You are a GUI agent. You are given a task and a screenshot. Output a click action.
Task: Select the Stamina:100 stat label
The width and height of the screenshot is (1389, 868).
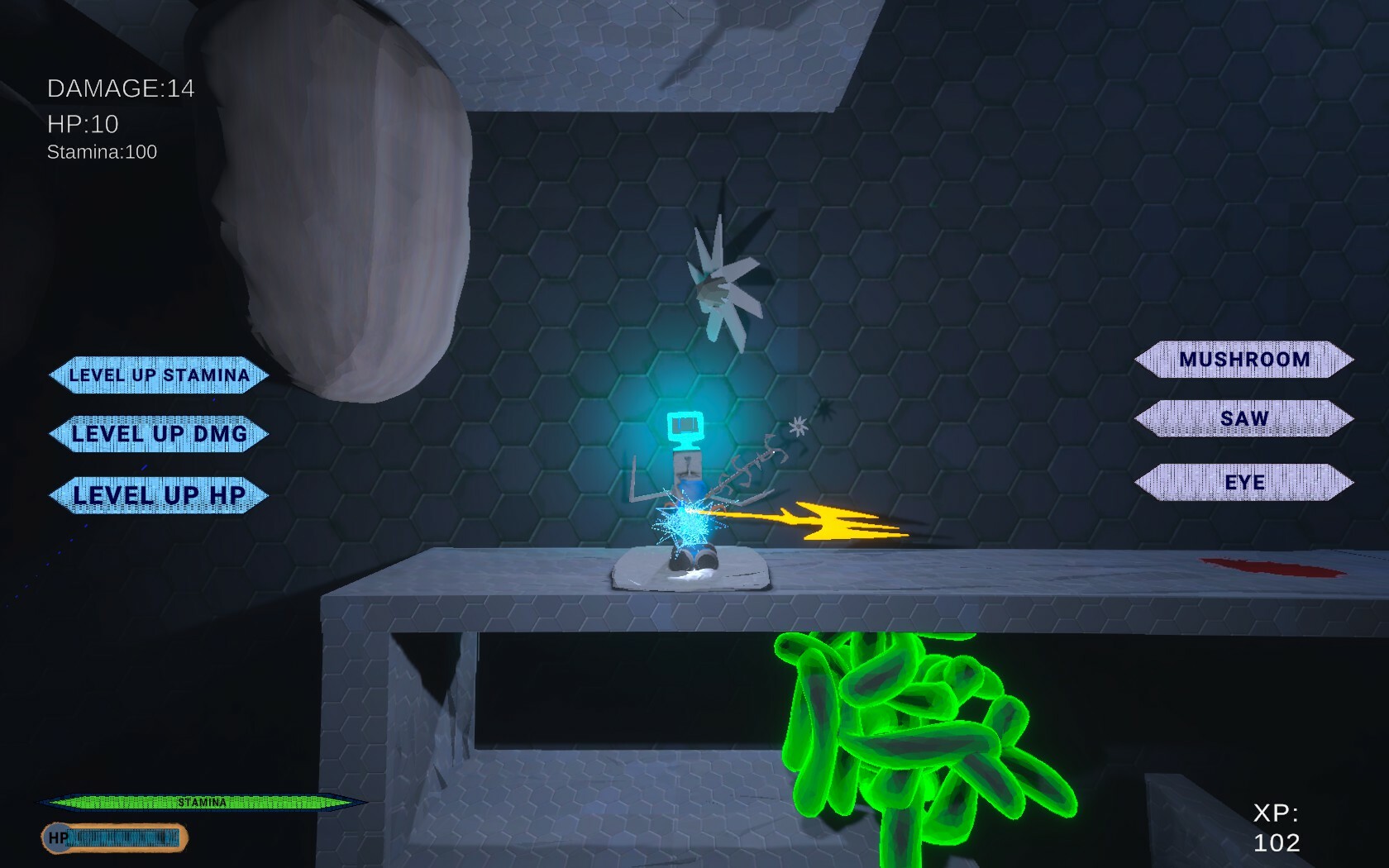click(103, 151)
